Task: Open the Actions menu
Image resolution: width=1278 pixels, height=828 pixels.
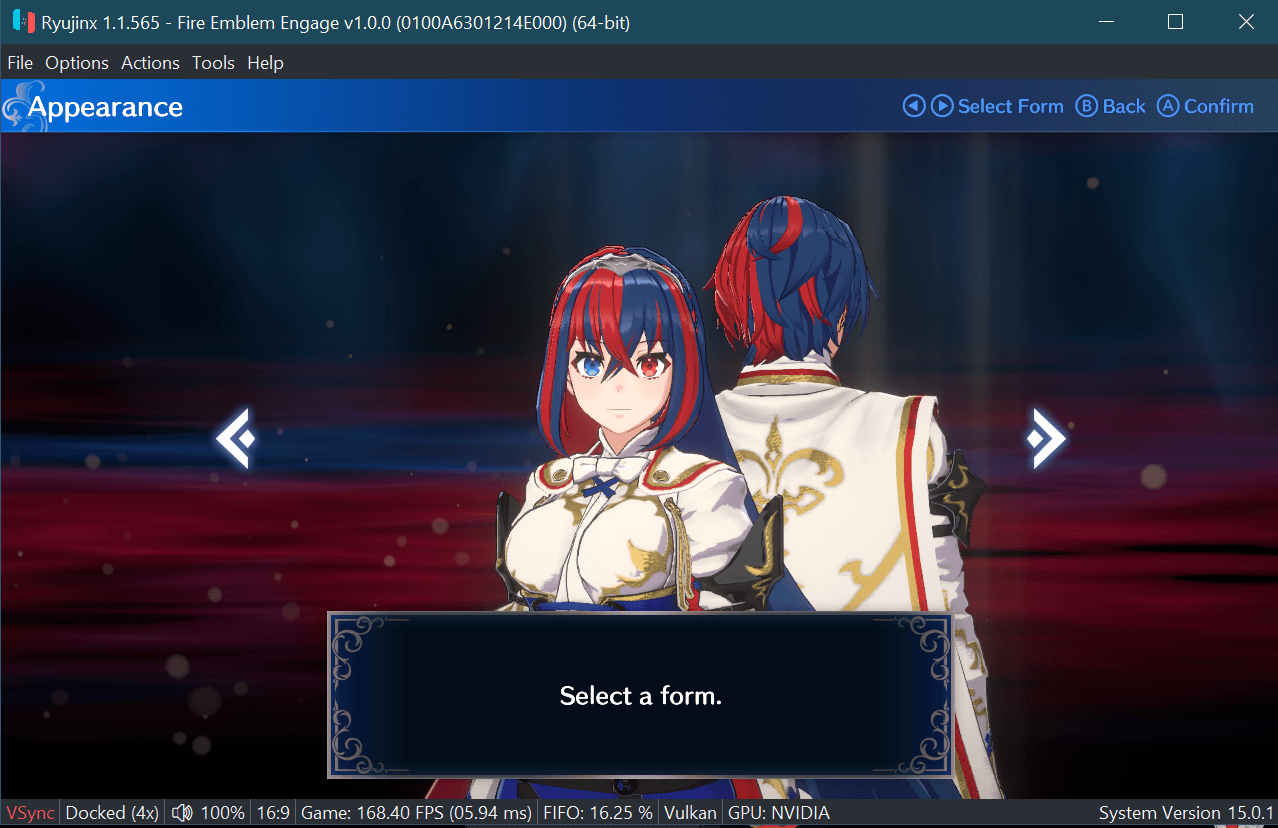Action: pos(150,63)
